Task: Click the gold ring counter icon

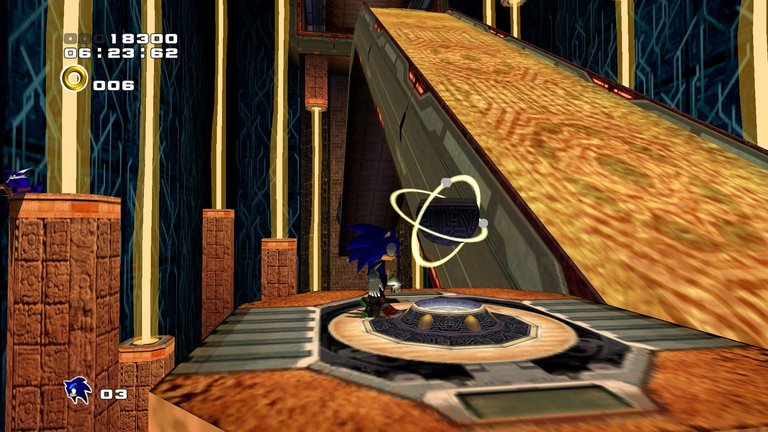Action: point(74,79)
